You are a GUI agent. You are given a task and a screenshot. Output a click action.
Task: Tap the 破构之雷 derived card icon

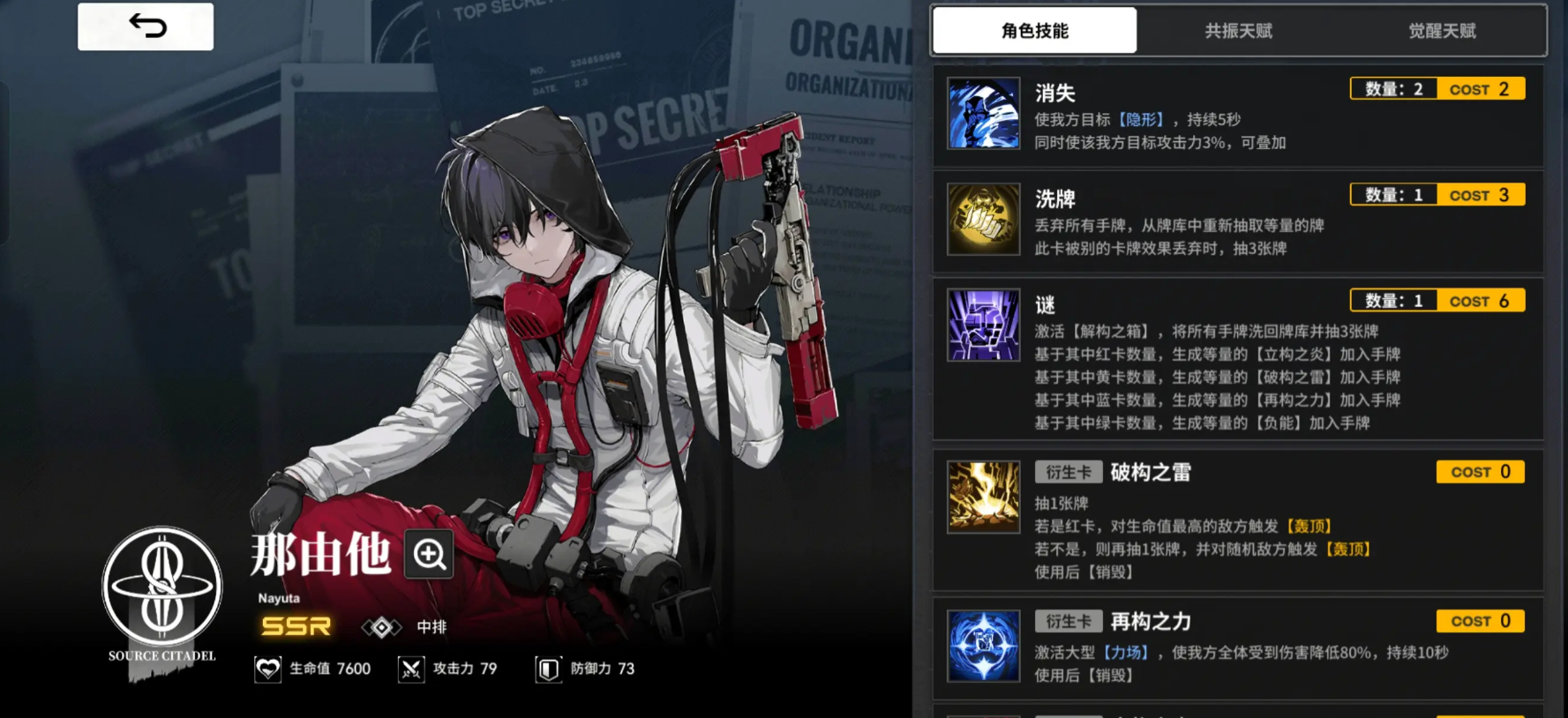[x=983, y=497]
